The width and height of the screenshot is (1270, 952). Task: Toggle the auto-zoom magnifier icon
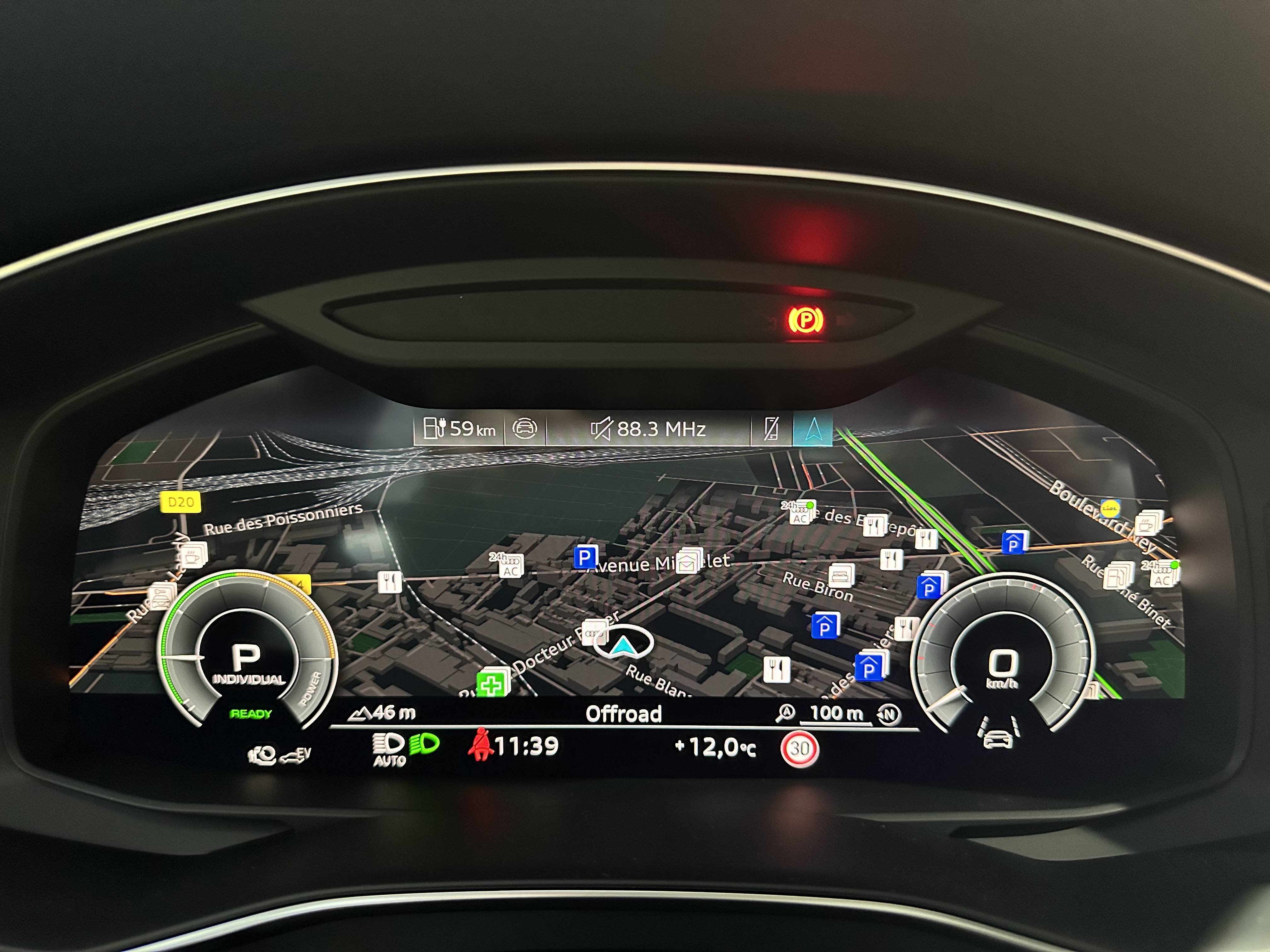tap(785, 713)
